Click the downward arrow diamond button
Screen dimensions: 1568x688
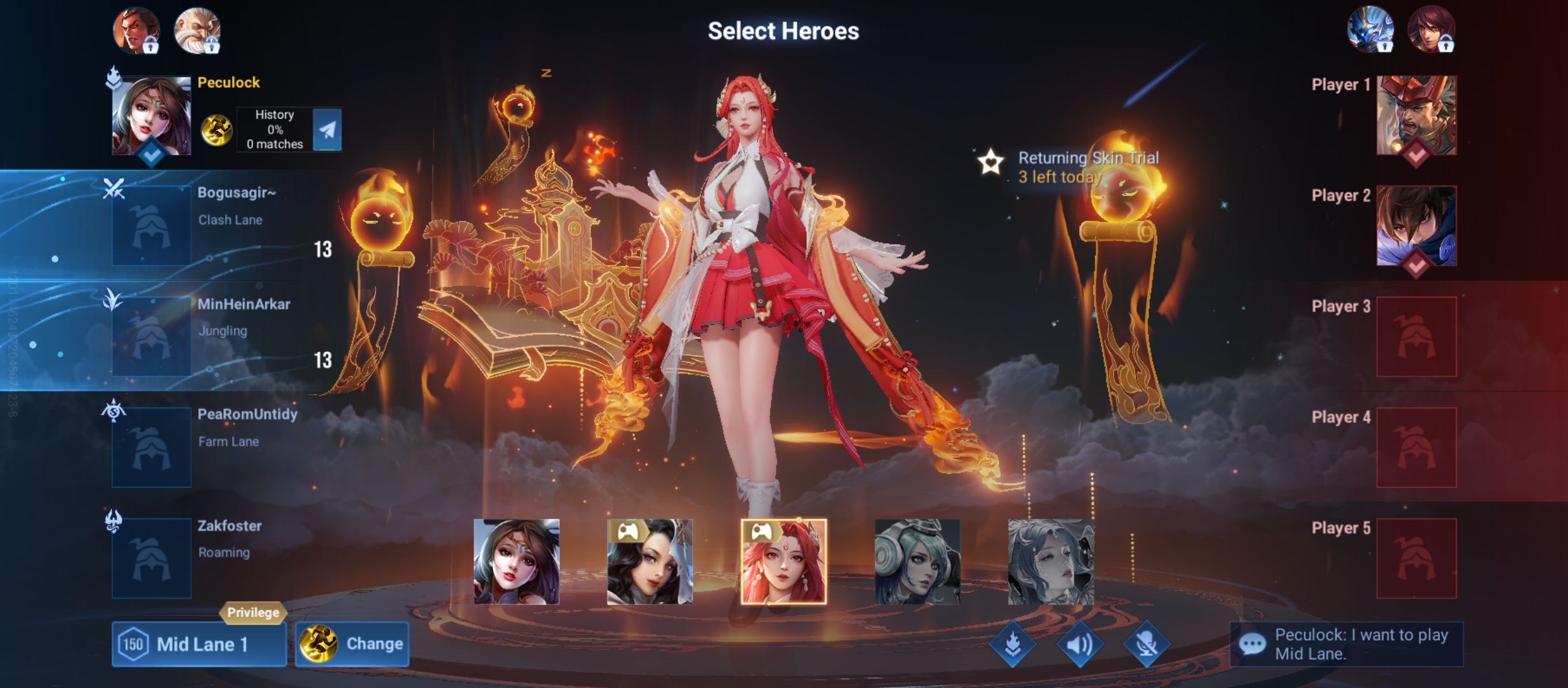1013,645
